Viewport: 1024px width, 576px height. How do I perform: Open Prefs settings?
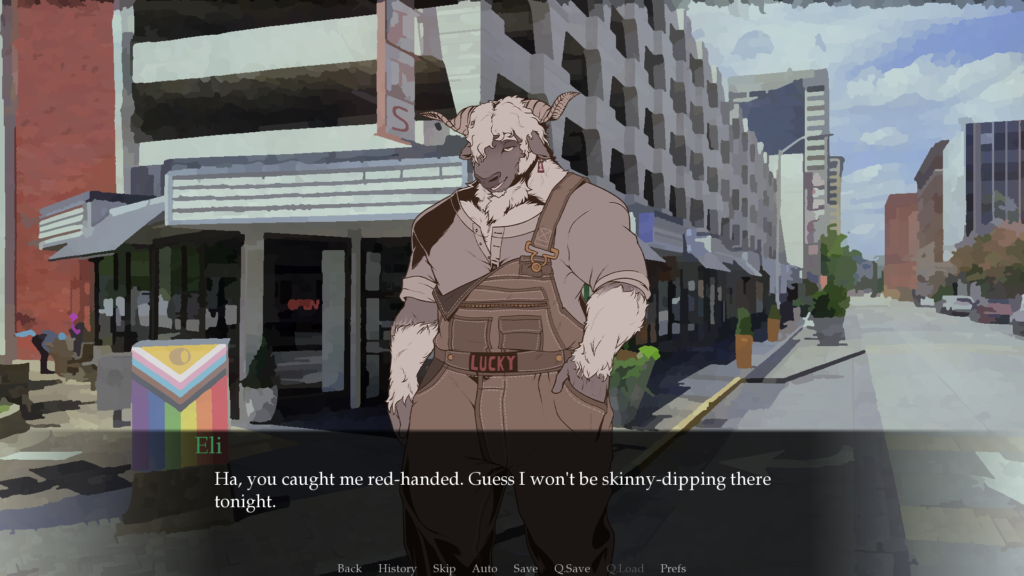673,568
